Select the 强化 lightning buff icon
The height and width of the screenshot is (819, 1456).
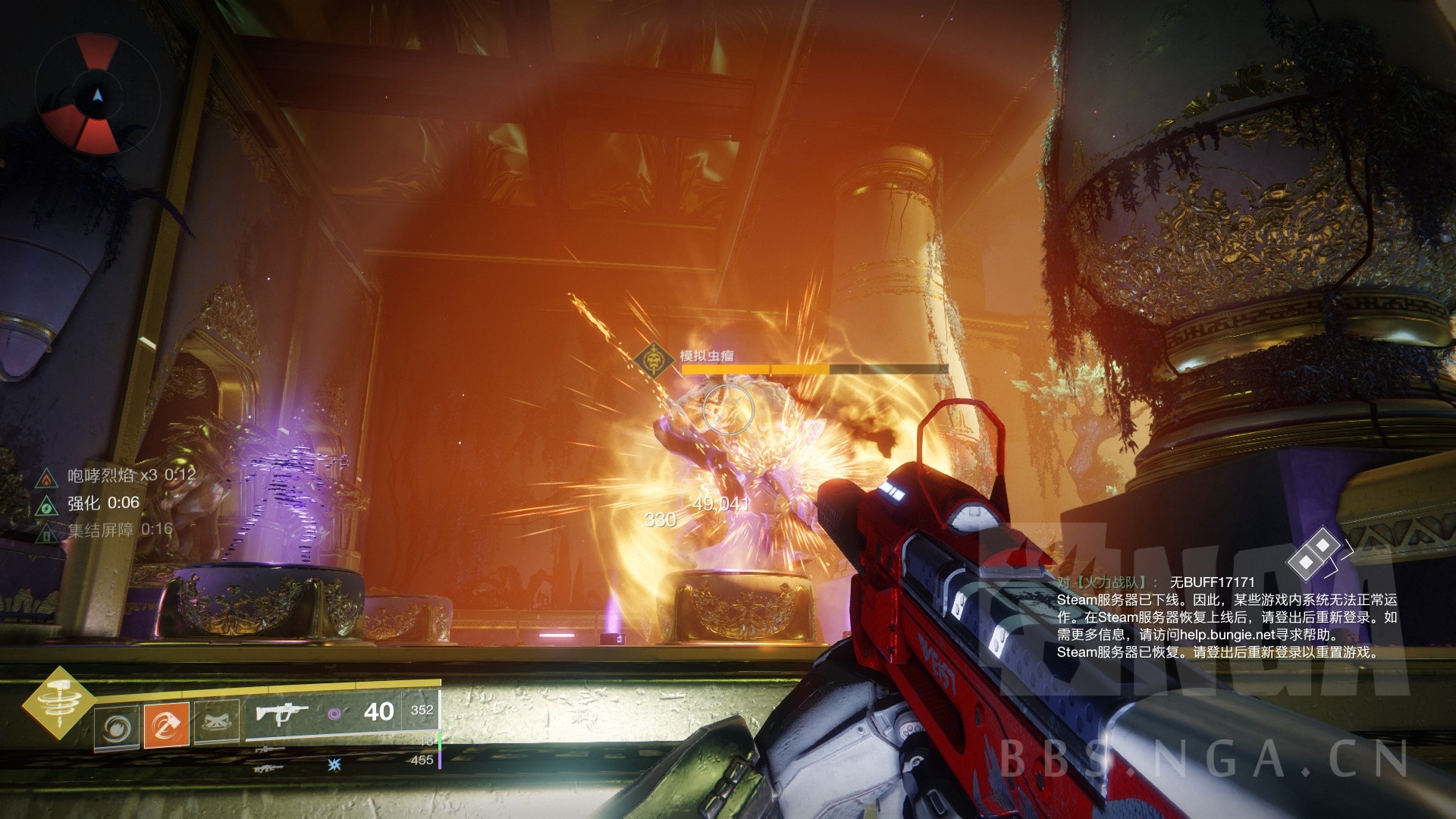[48, 504]
